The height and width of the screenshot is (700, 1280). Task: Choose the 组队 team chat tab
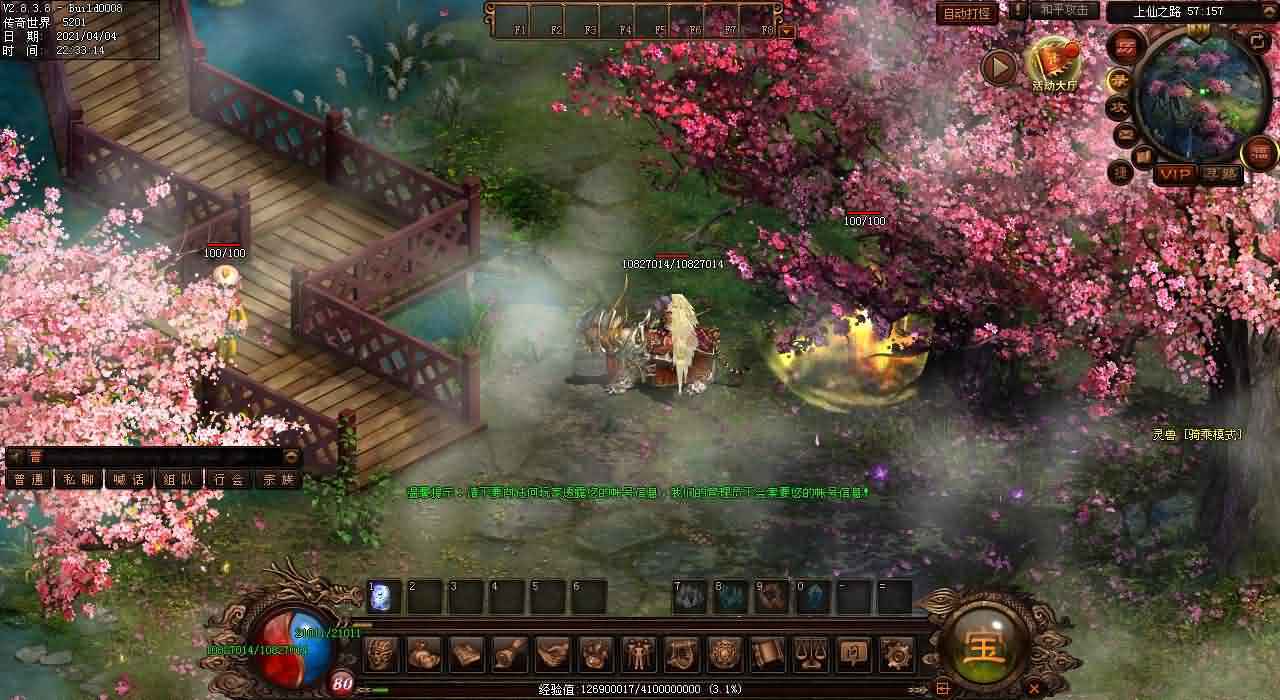pos(178,479)
